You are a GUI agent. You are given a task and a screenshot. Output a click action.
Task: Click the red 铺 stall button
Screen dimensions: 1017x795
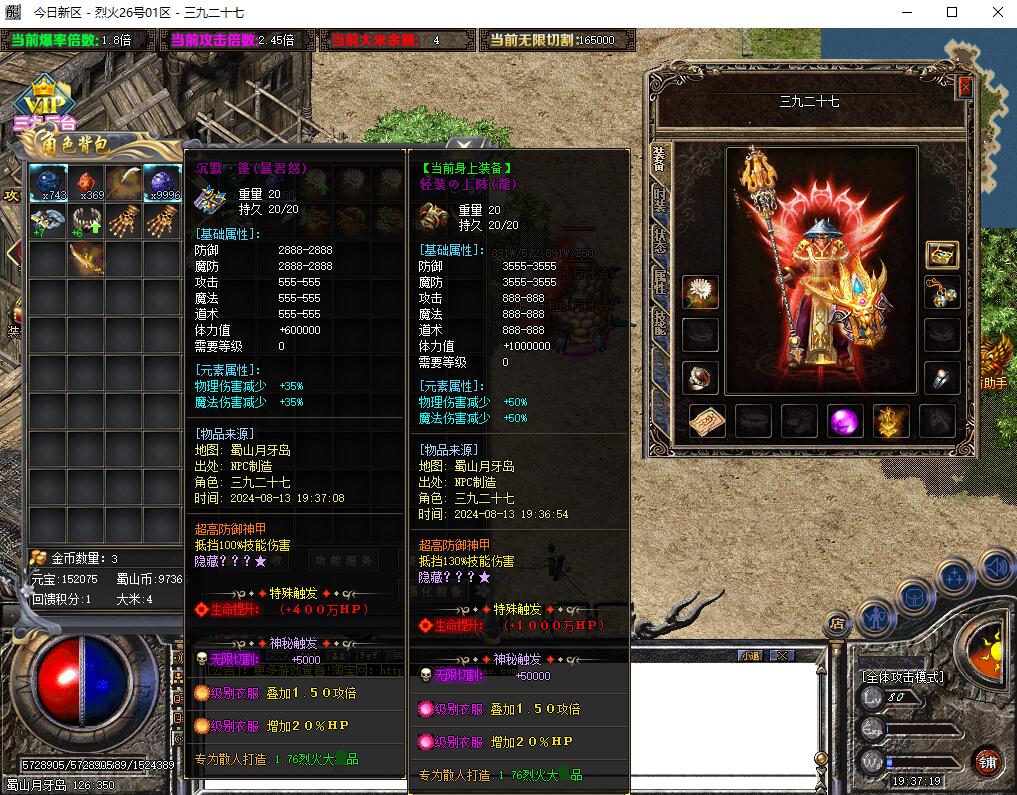pyautogui.click(x=988, y=761)
